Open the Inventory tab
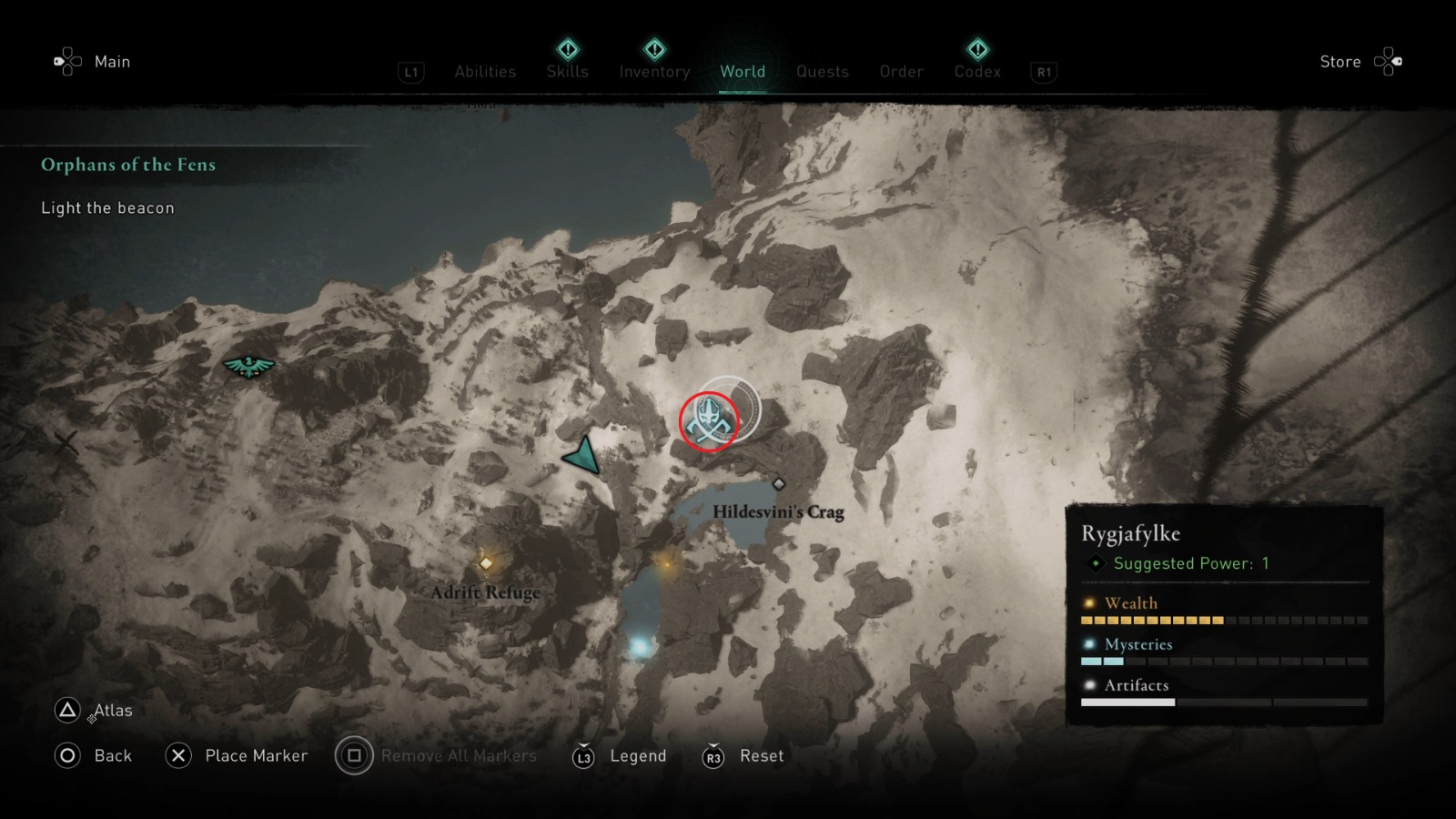The width and height of the screenshot is (1456, 819). 653,71
